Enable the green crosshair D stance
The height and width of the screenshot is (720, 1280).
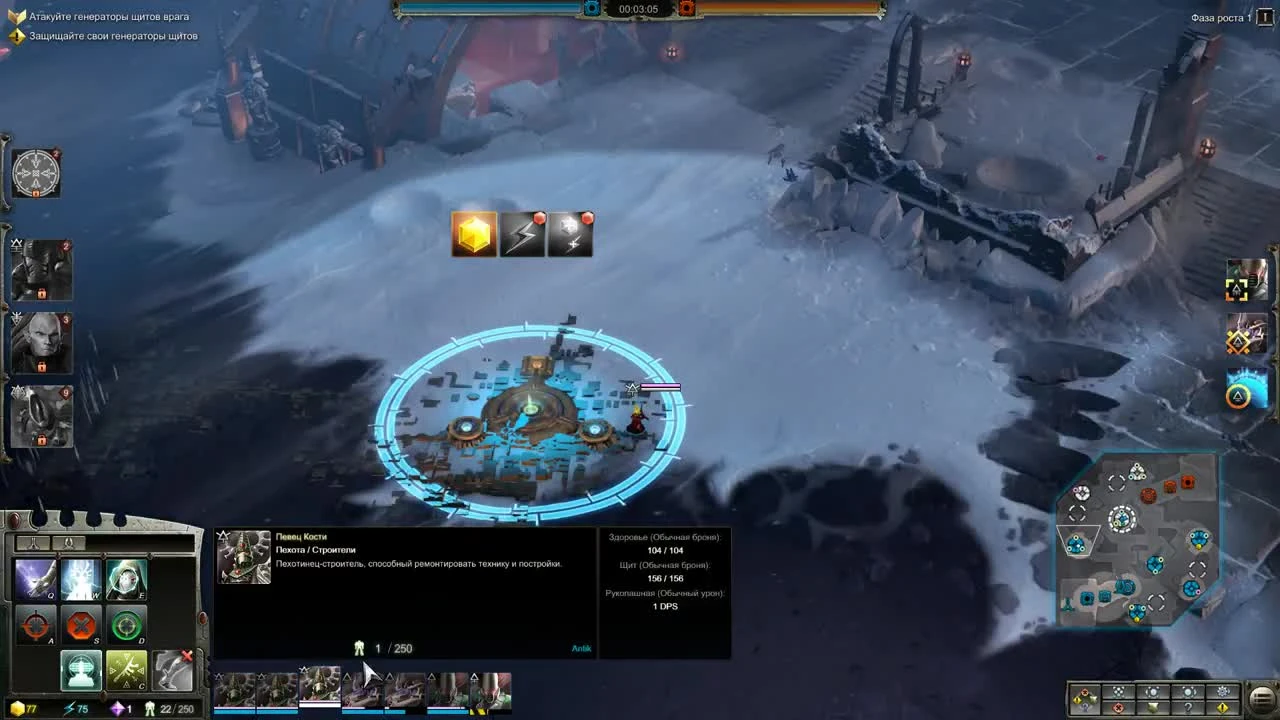[127, 625]
